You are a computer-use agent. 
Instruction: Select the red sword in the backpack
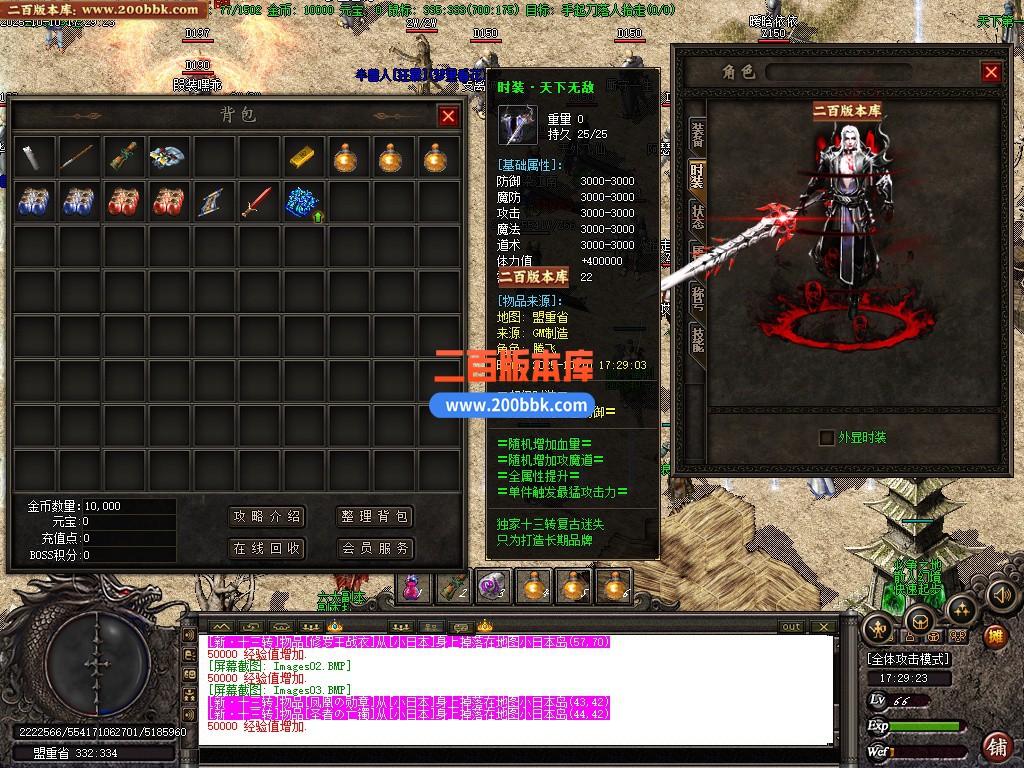[258, 202]
